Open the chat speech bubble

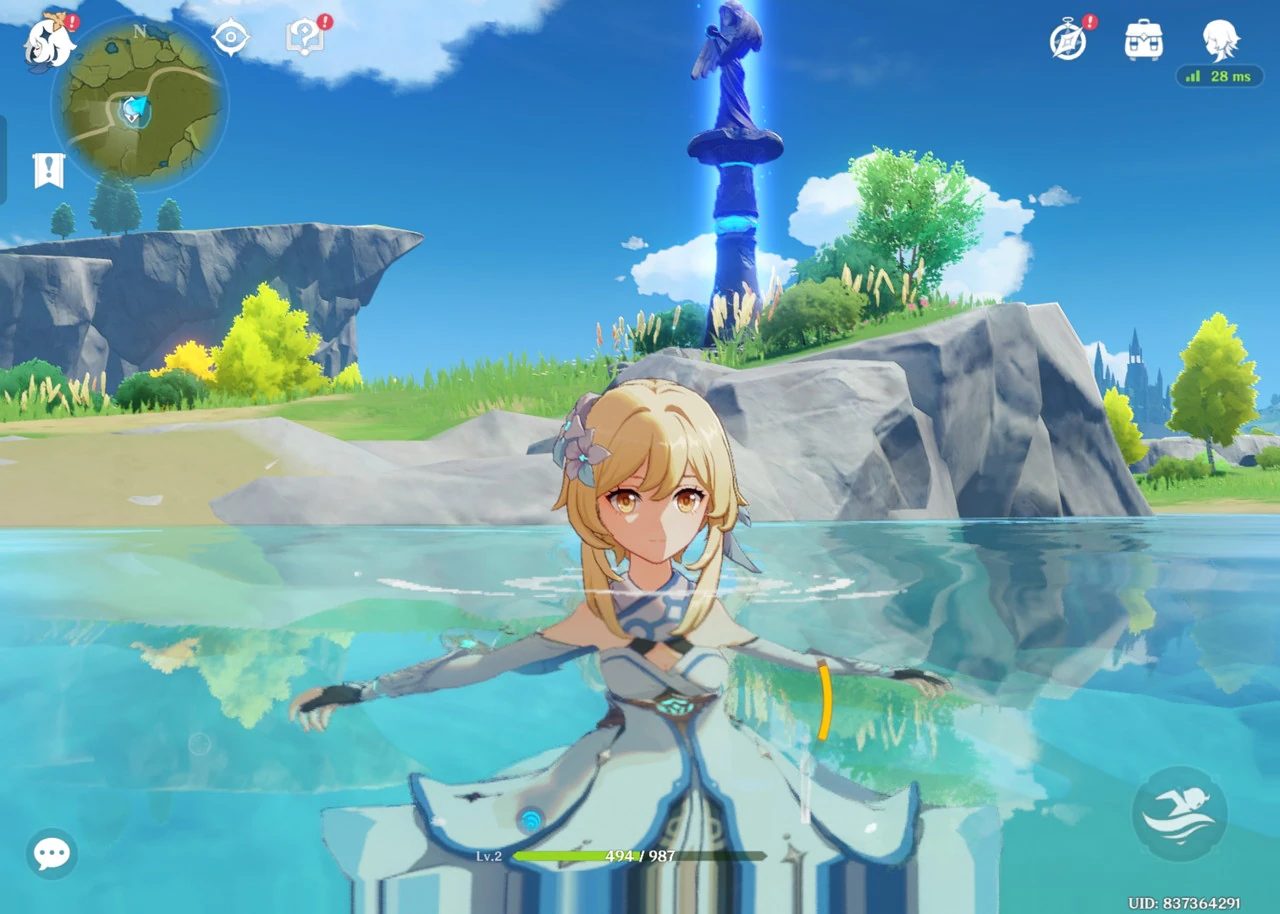pyautogui.click(x=51, y=853)
